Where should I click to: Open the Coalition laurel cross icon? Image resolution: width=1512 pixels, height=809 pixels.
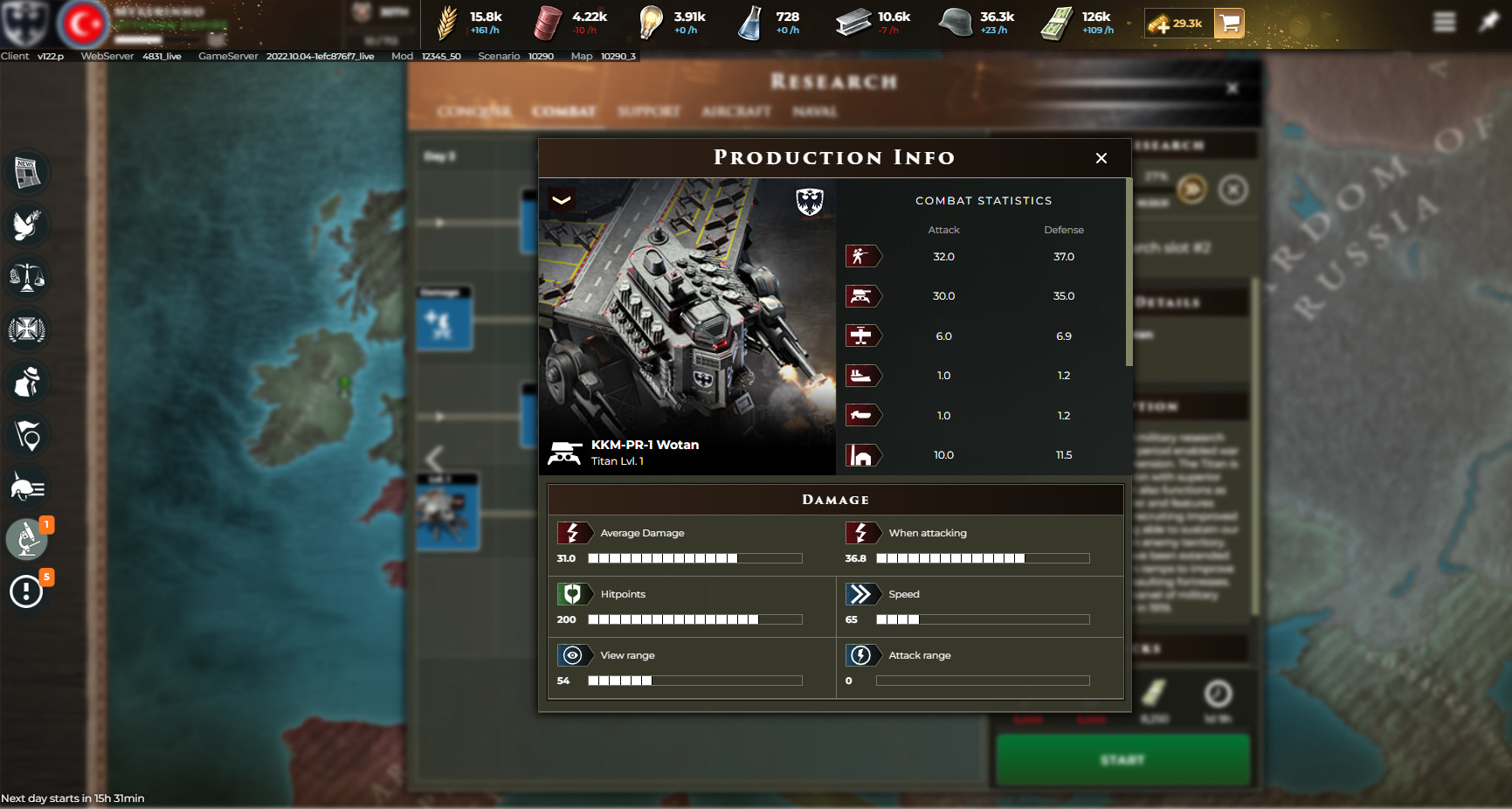click(27, 330)
